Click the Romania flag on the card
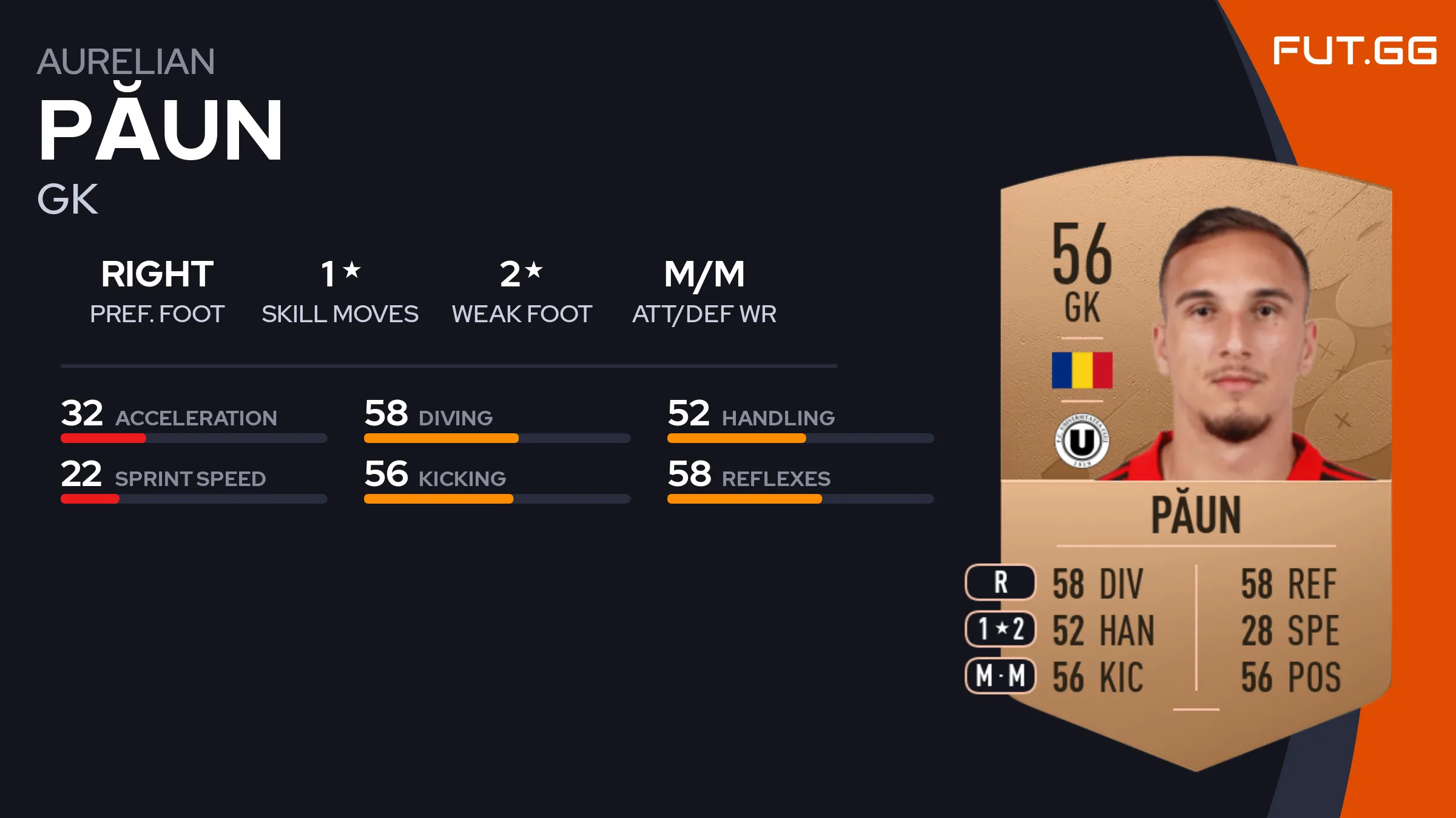The width and height of the screenshot is (1456, 818). pyautogui.click(x=1082, y=370)
